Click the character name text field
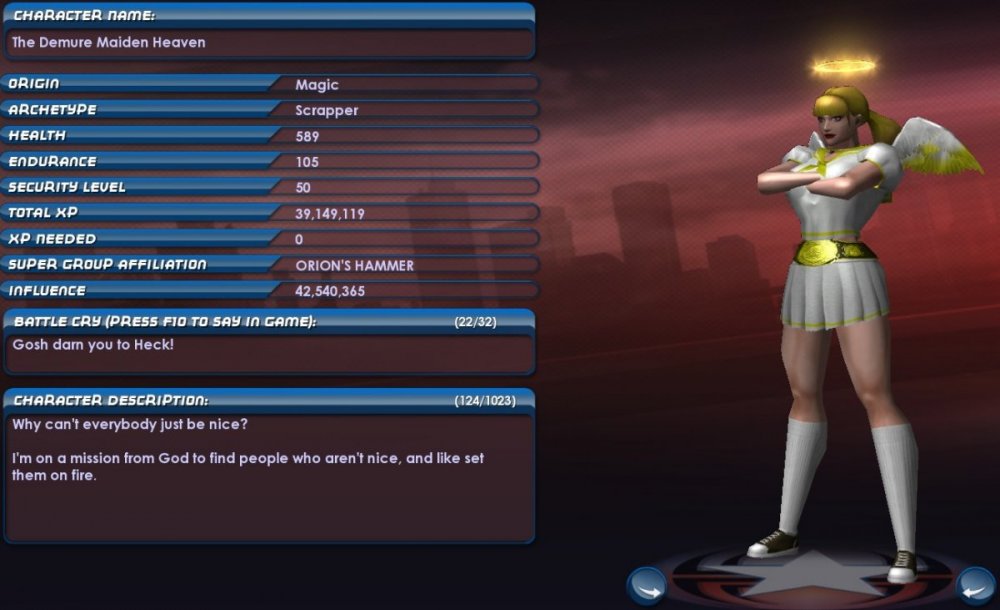This screenshot has height=610, width=1000. (268, 43)
